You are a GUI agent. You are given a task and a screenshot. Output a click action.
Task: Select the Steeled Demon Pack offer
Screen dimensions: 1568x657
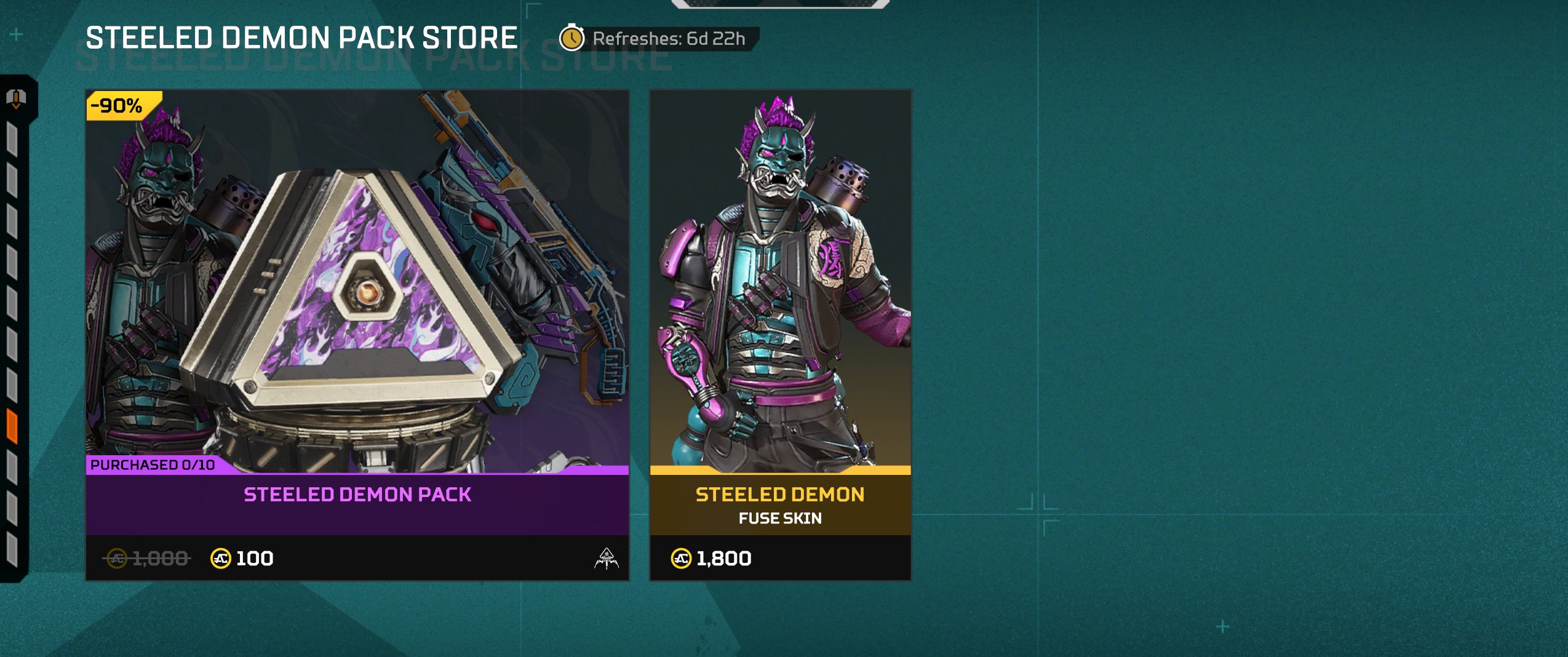357,335
